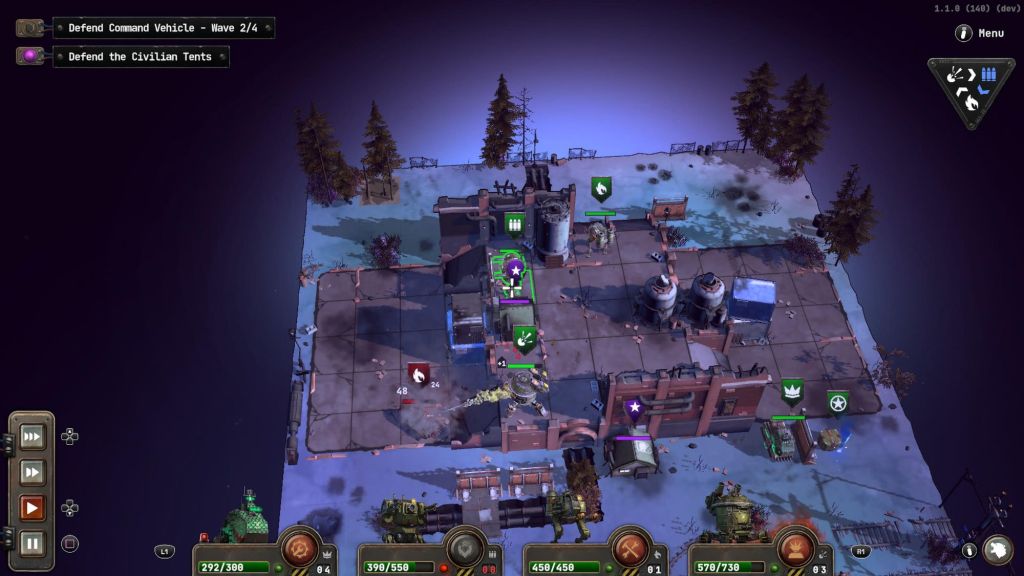Select the normal play speed button
Screen dimensions: 1024x576
(x=32, y=508)
